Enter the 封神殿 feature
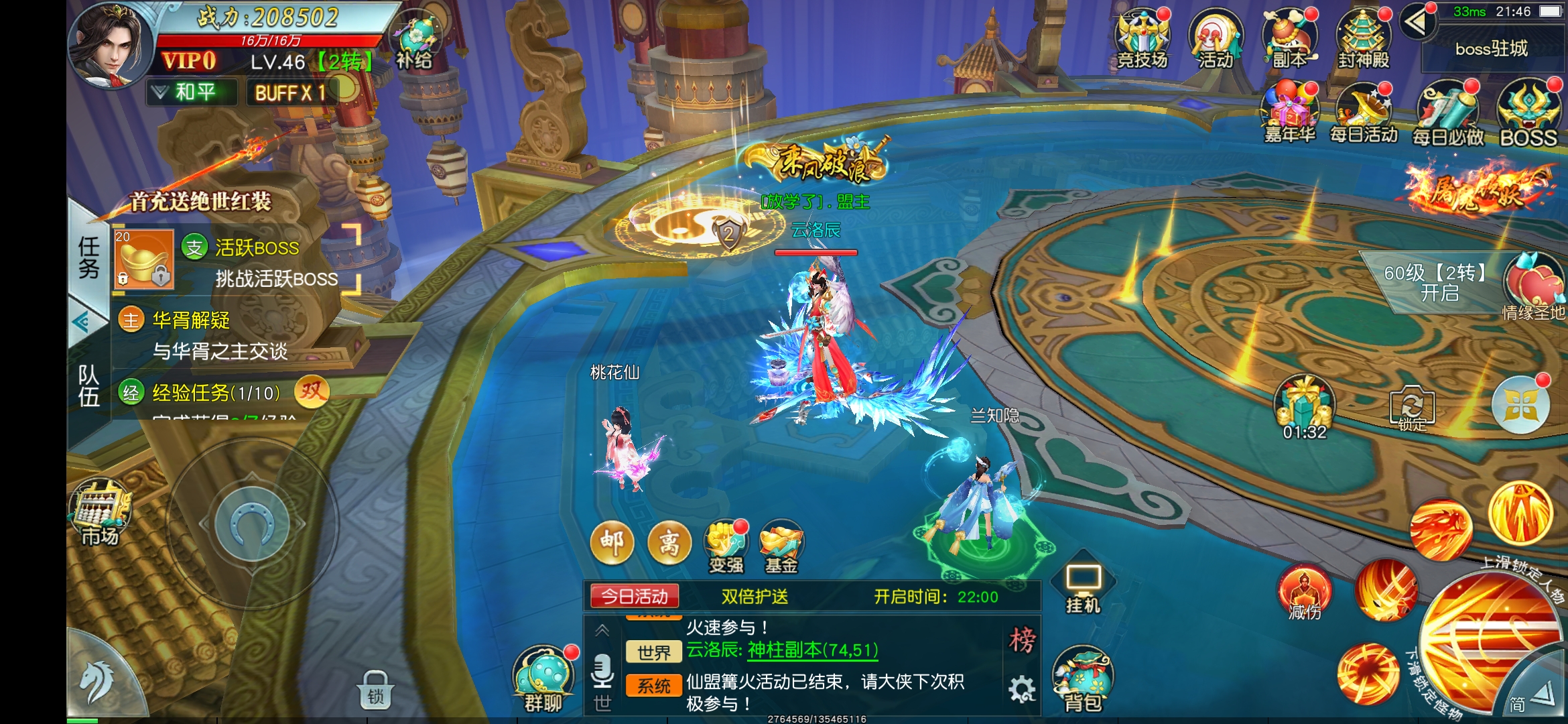Viewport: 1568px width, 724px height. tap(1363, 39)
